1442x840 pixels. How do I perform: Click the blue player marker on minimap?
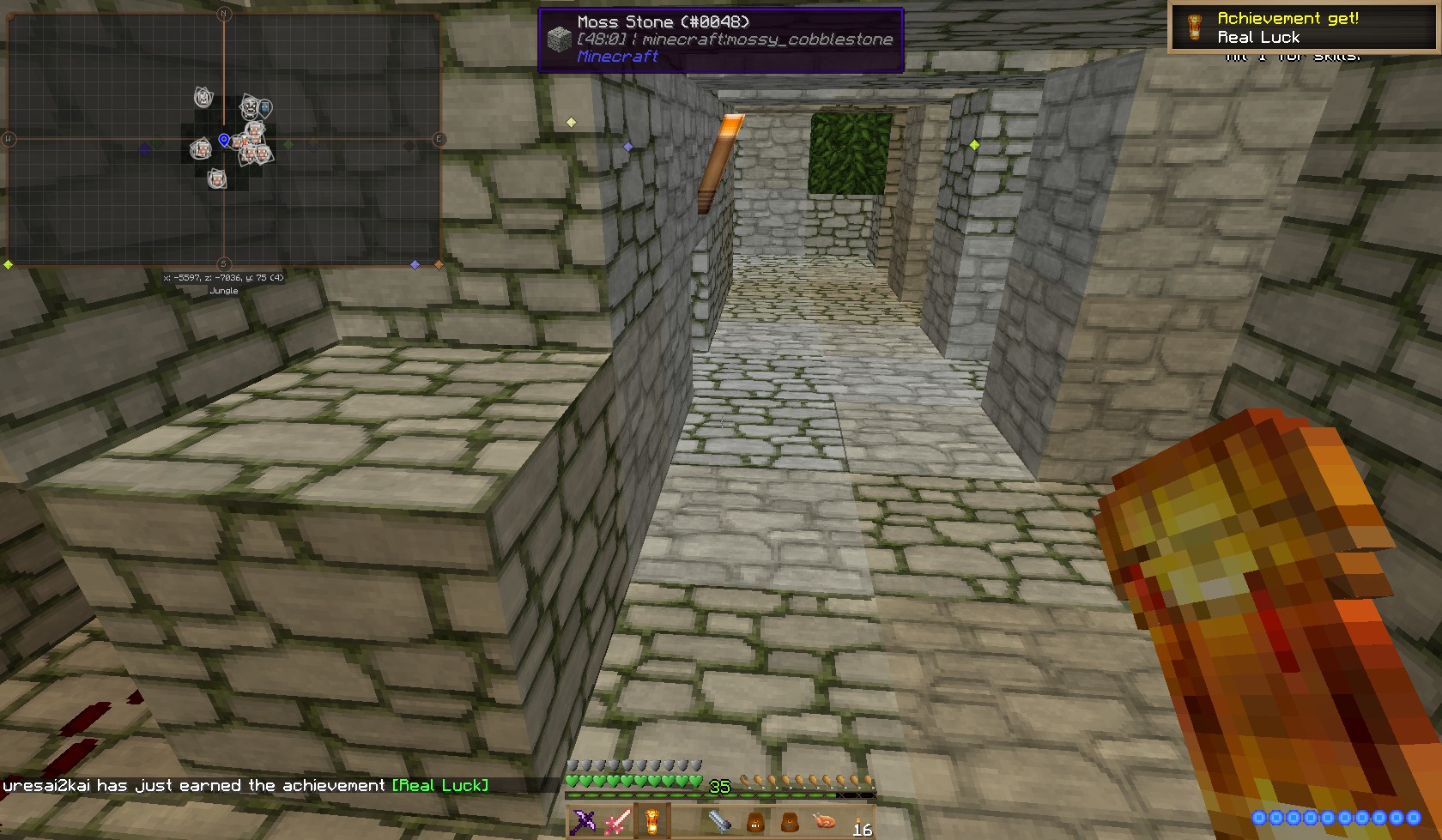224,140
